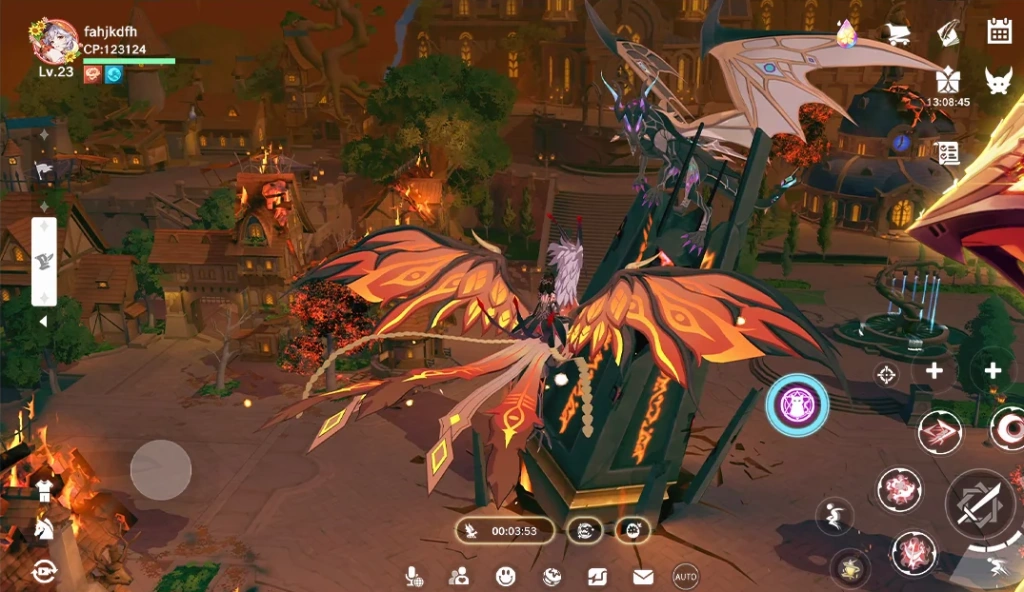
Task: Open the shopping cart store
Action: pyautogui.click(x=896, y=34)
